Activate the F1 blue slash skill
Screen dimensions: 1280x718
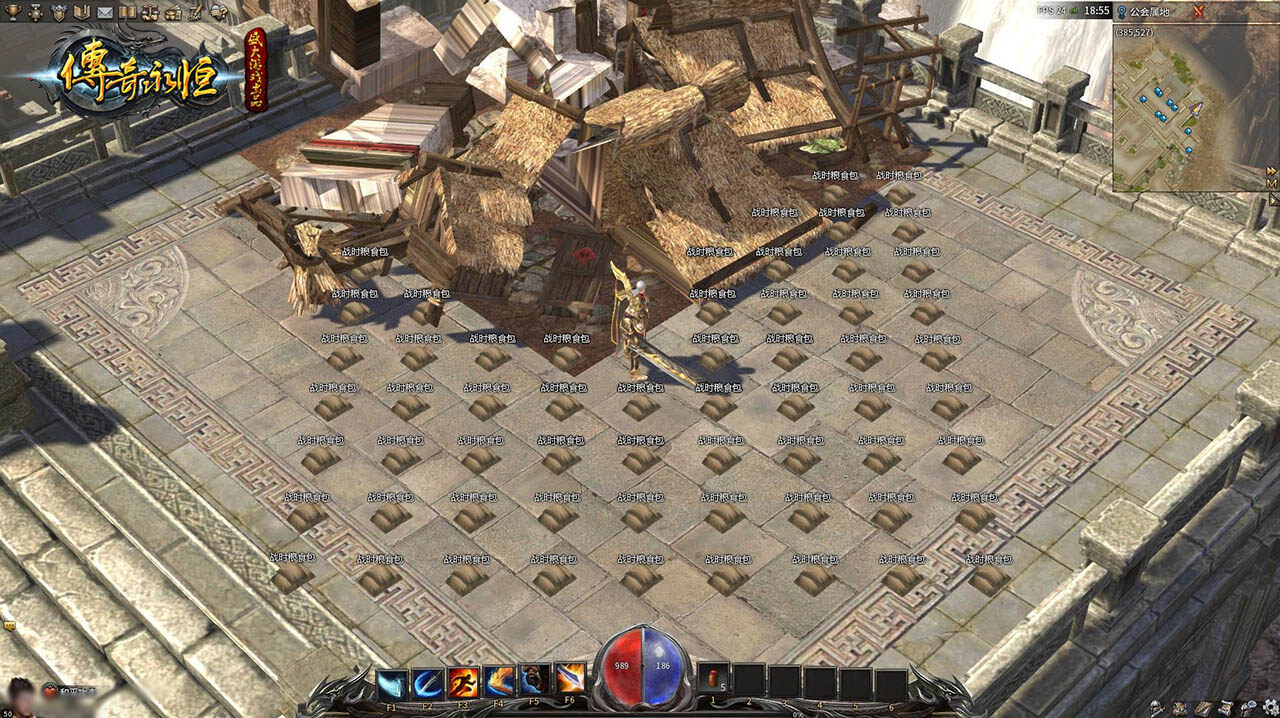point(391,682)
